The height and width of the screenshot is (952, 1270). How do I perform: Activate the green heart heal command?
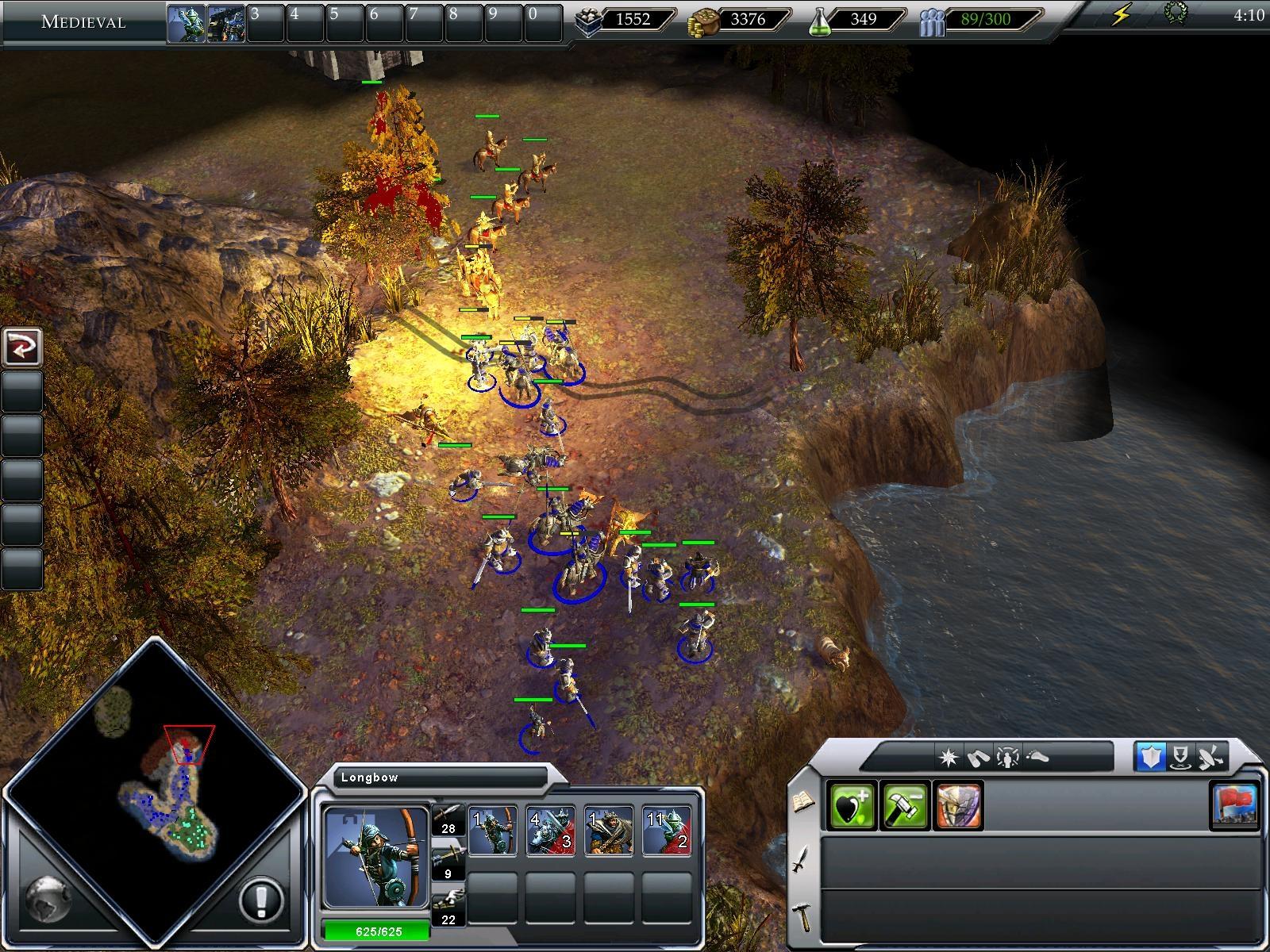click(851, 805)
